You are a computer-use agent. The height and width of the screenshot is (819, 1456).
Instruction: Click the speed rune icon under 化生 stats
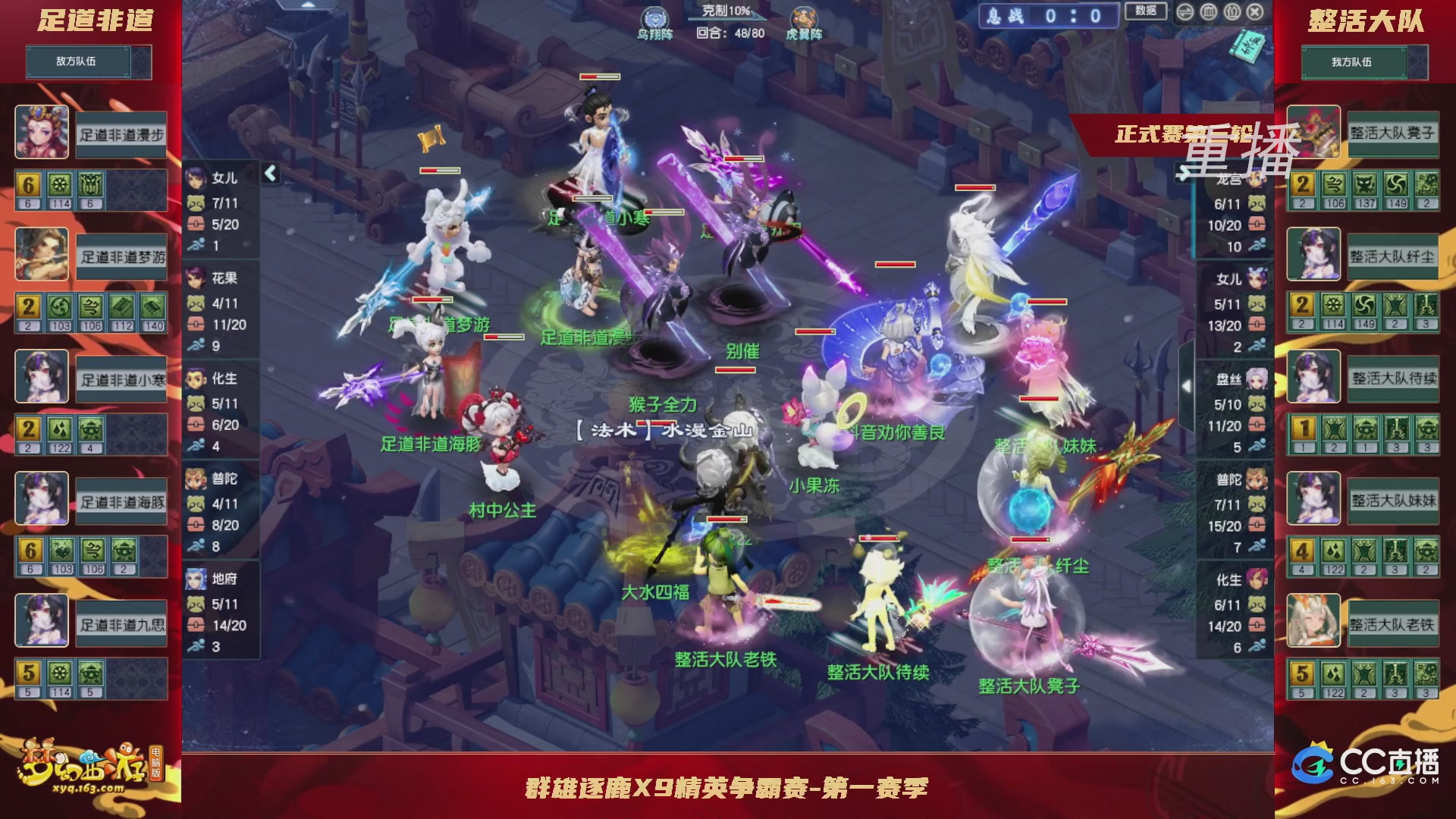(x=196, y=444)
